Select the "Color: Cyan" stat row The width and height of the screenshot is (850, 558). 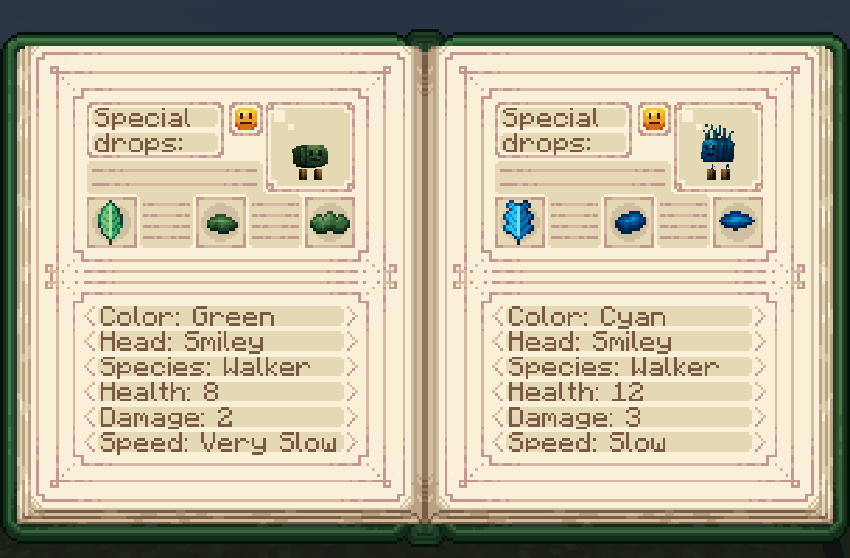[628, 317]
